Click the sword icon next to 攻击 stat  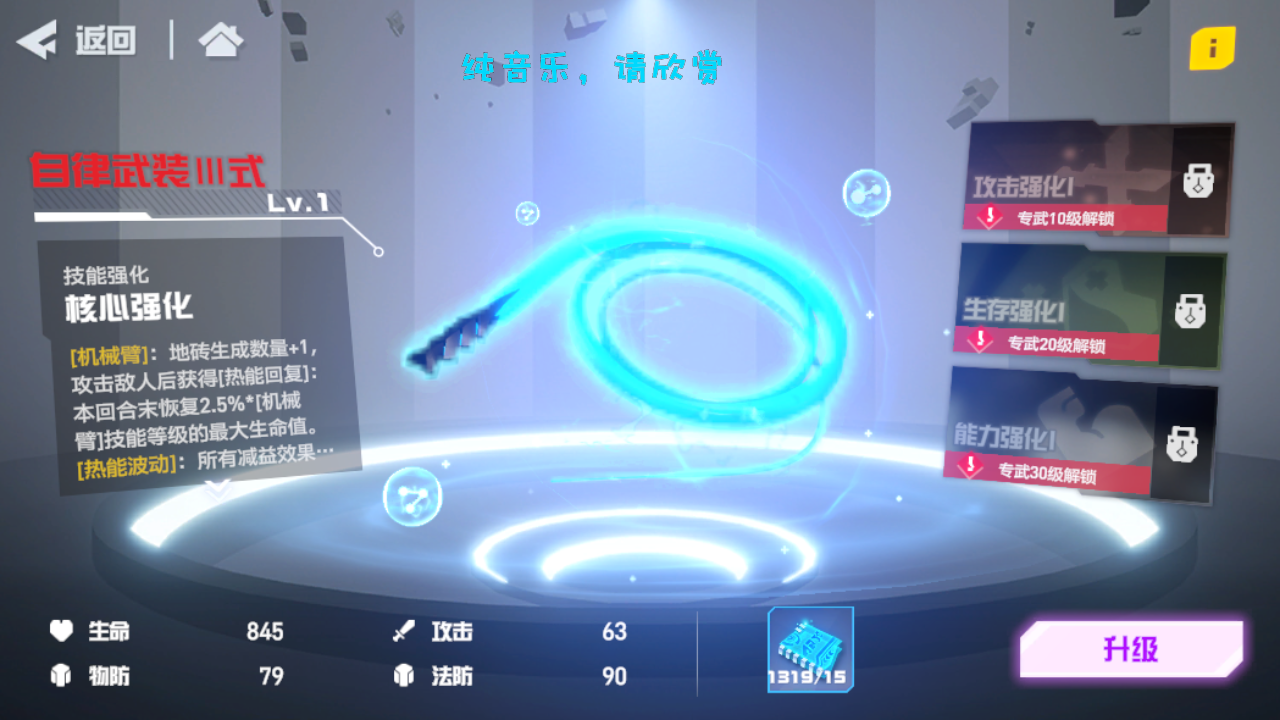tap(404, 632)
